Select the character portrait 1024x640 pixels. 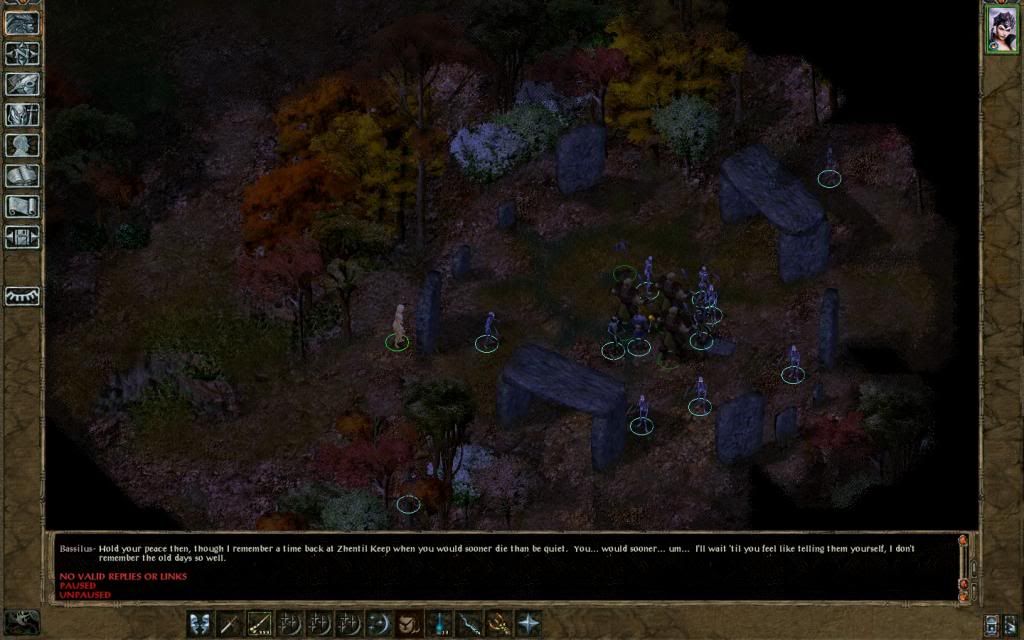[1001, 28]
